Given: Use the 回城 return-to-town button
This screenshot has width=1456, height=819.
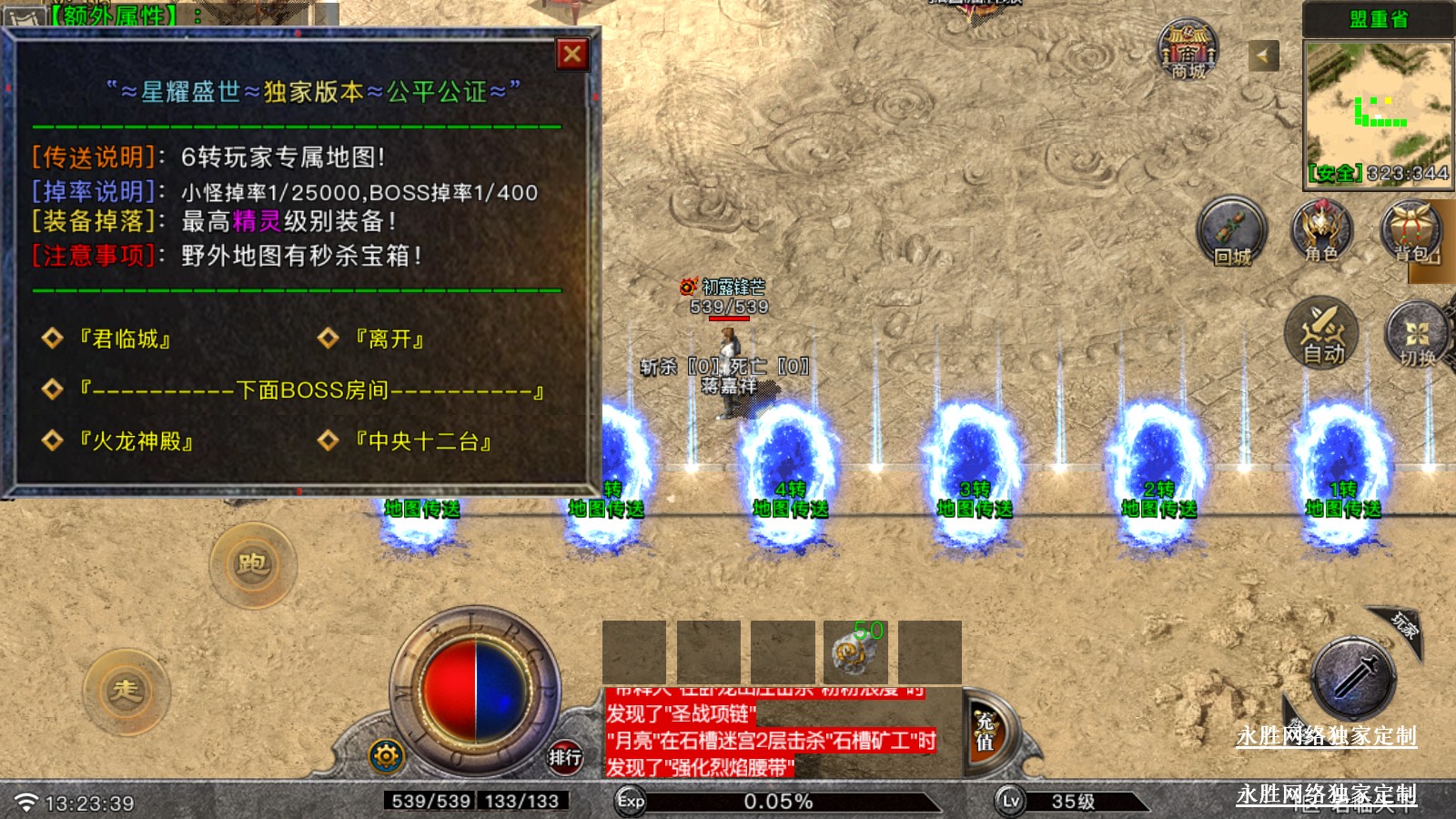Looking at the screenshot, I should 1231,232.
